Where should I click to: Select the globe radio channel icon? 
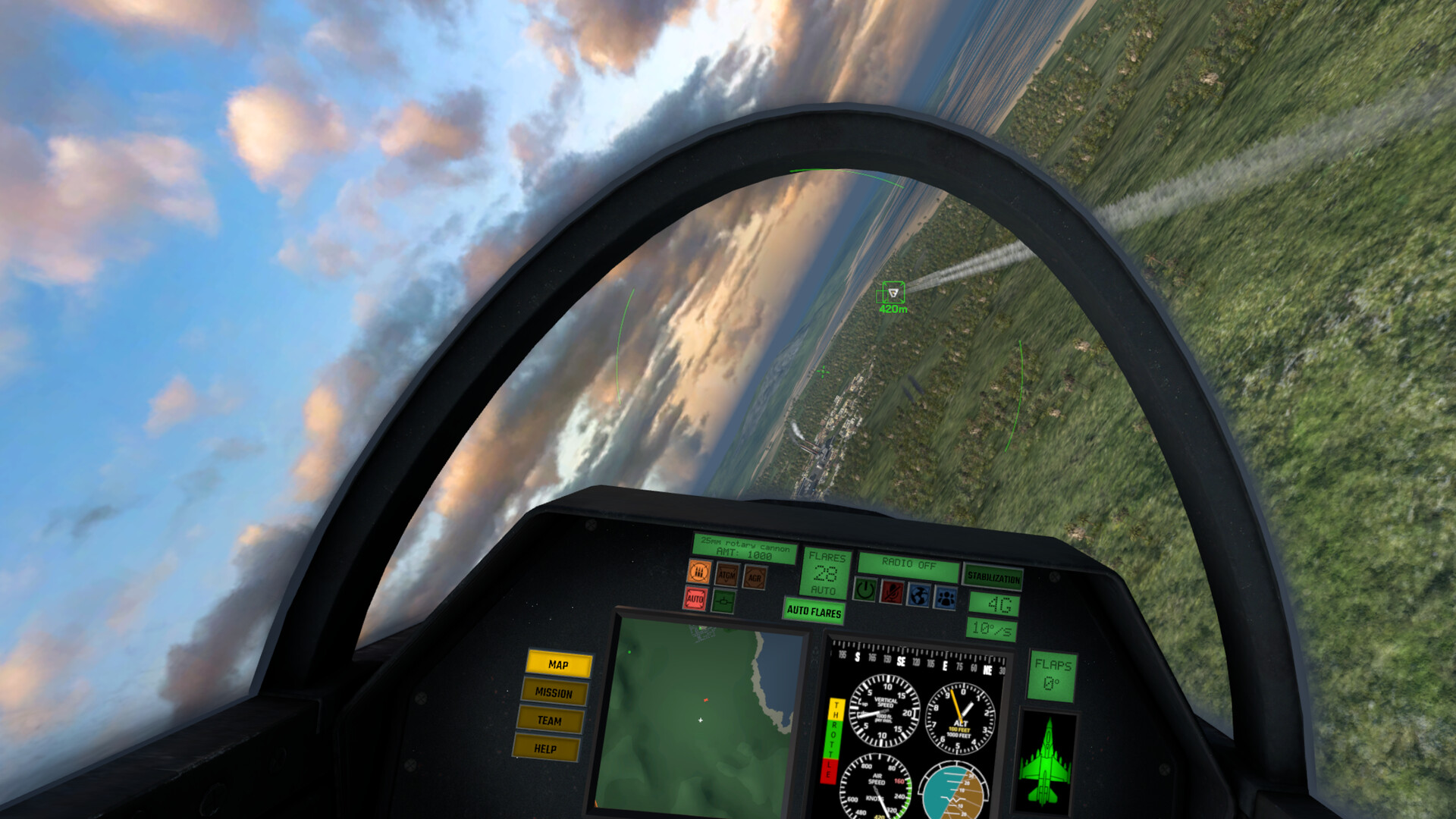(x=918, y=597)
